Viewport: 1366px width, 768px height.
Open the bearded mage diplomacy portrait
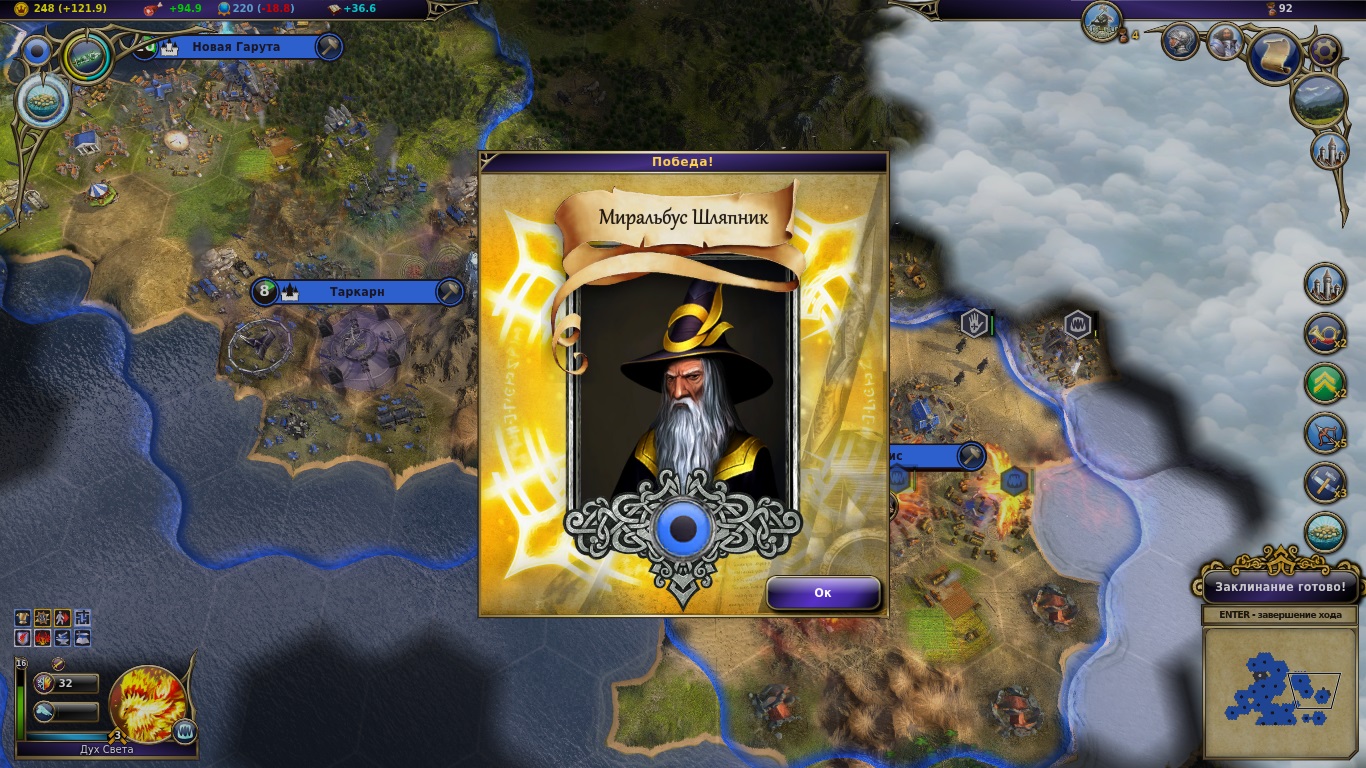1225,41
